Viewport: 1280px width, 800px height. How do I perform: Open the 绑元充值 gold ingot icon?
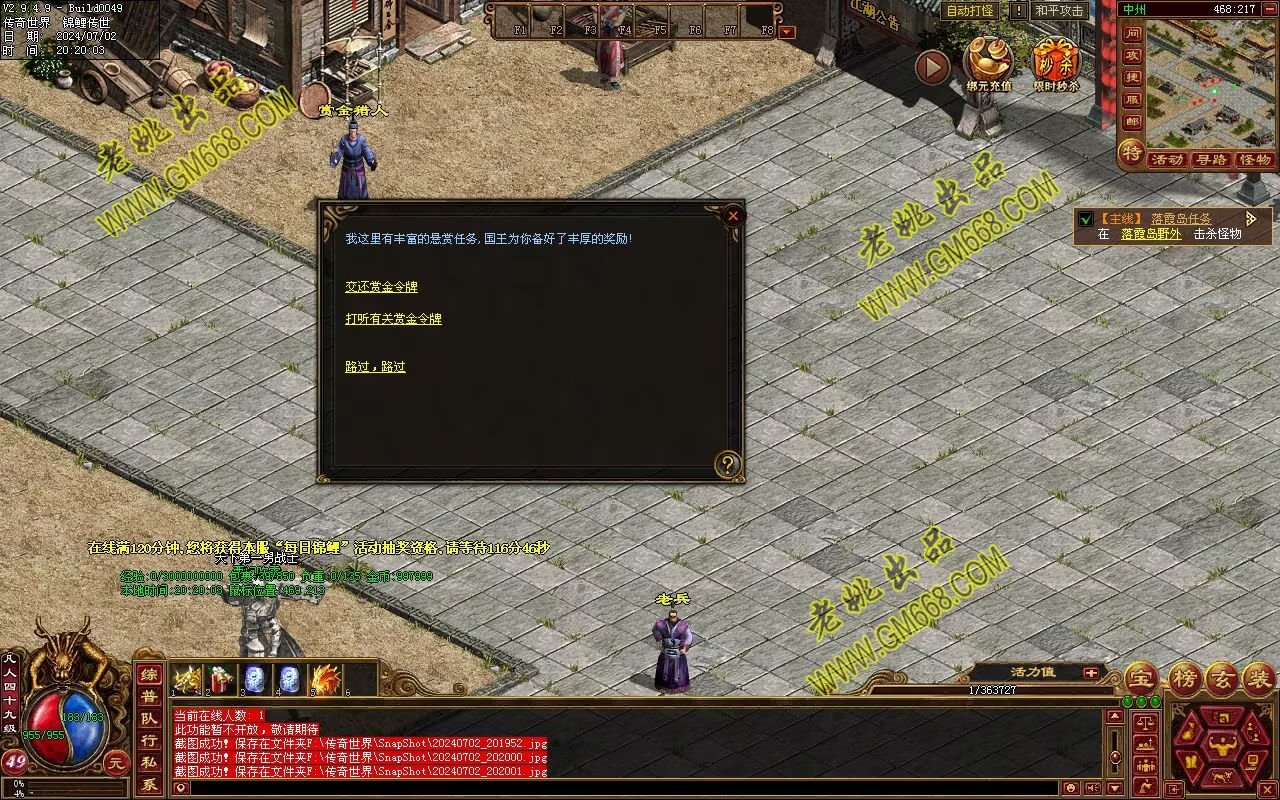[988, 62]
